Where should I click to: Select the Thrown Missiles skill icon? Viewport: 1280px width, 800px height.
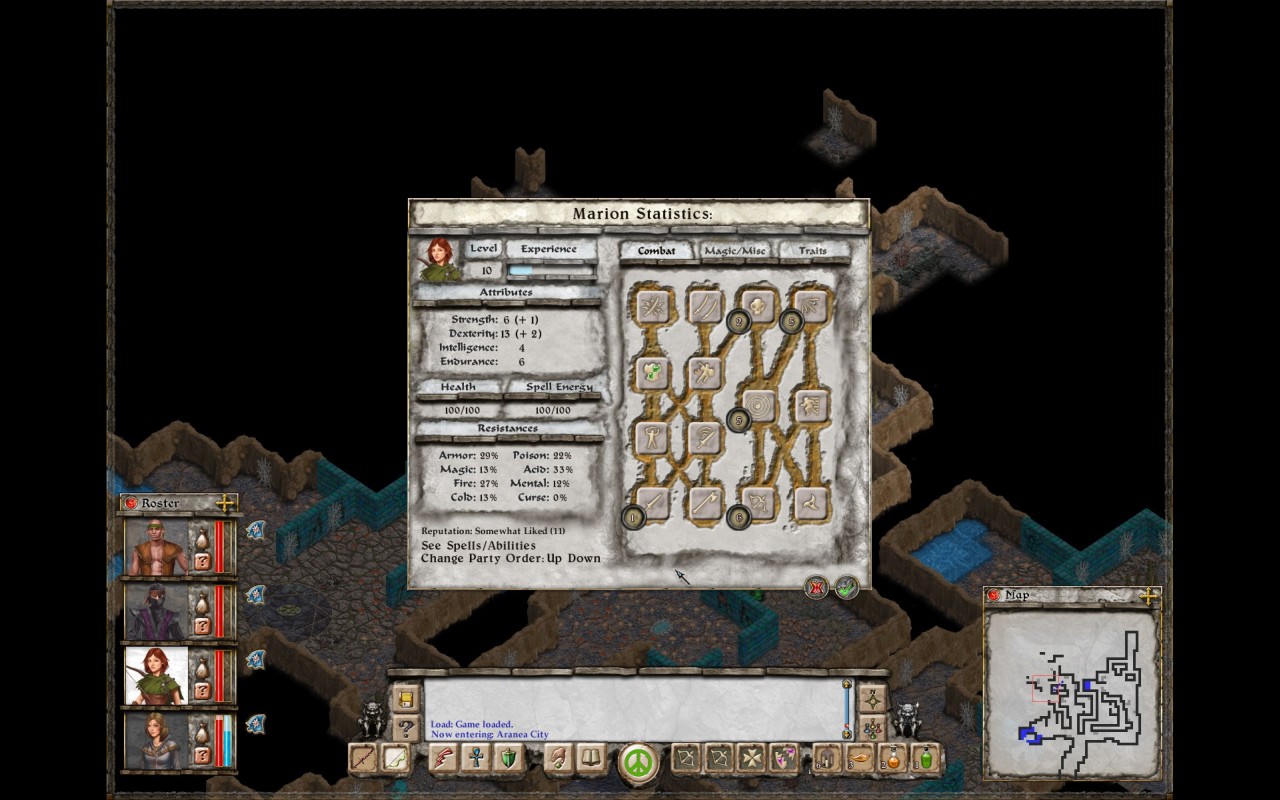click(812, 502)
